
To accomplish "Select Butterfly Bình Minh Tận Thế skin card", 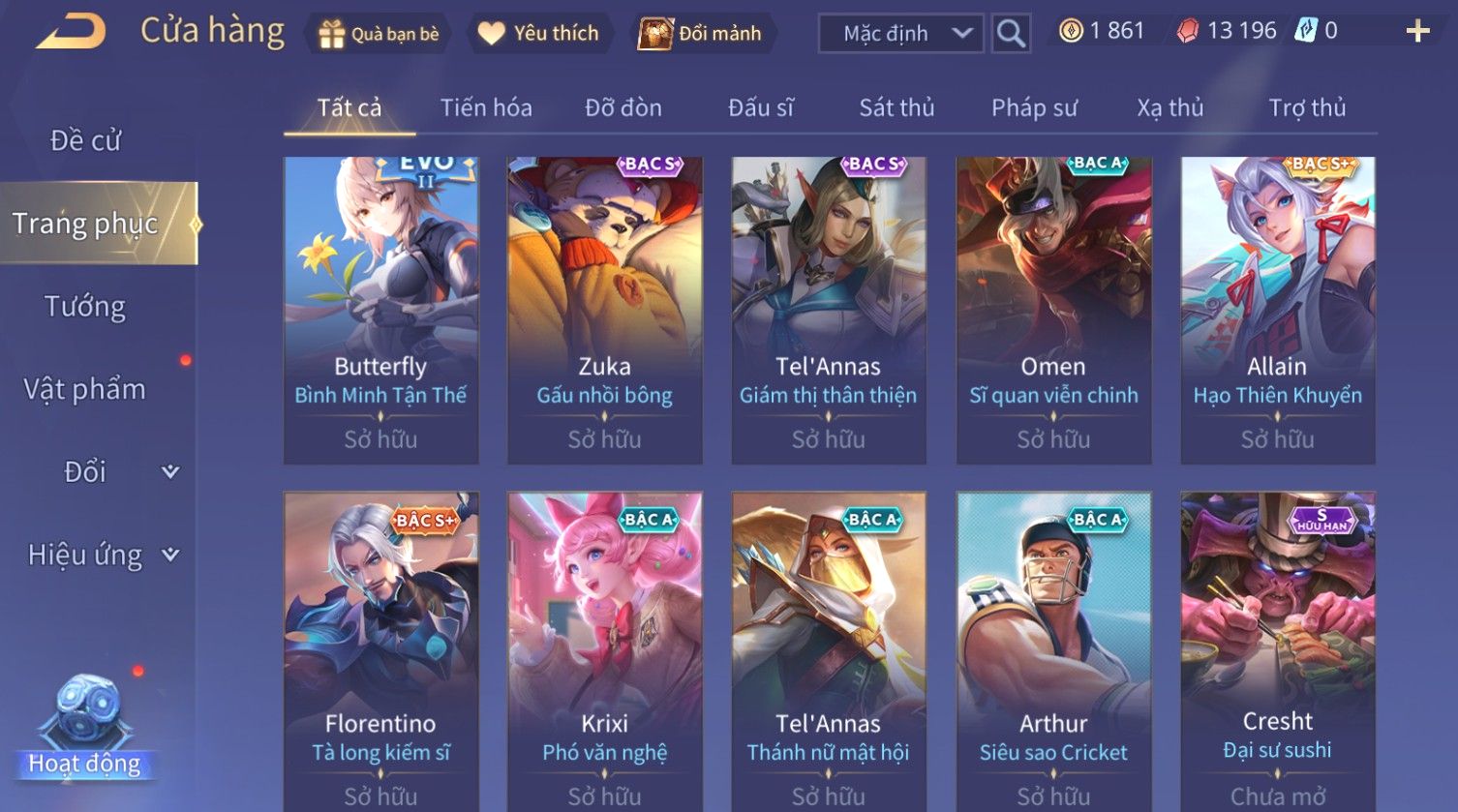I will pos(380,310).
